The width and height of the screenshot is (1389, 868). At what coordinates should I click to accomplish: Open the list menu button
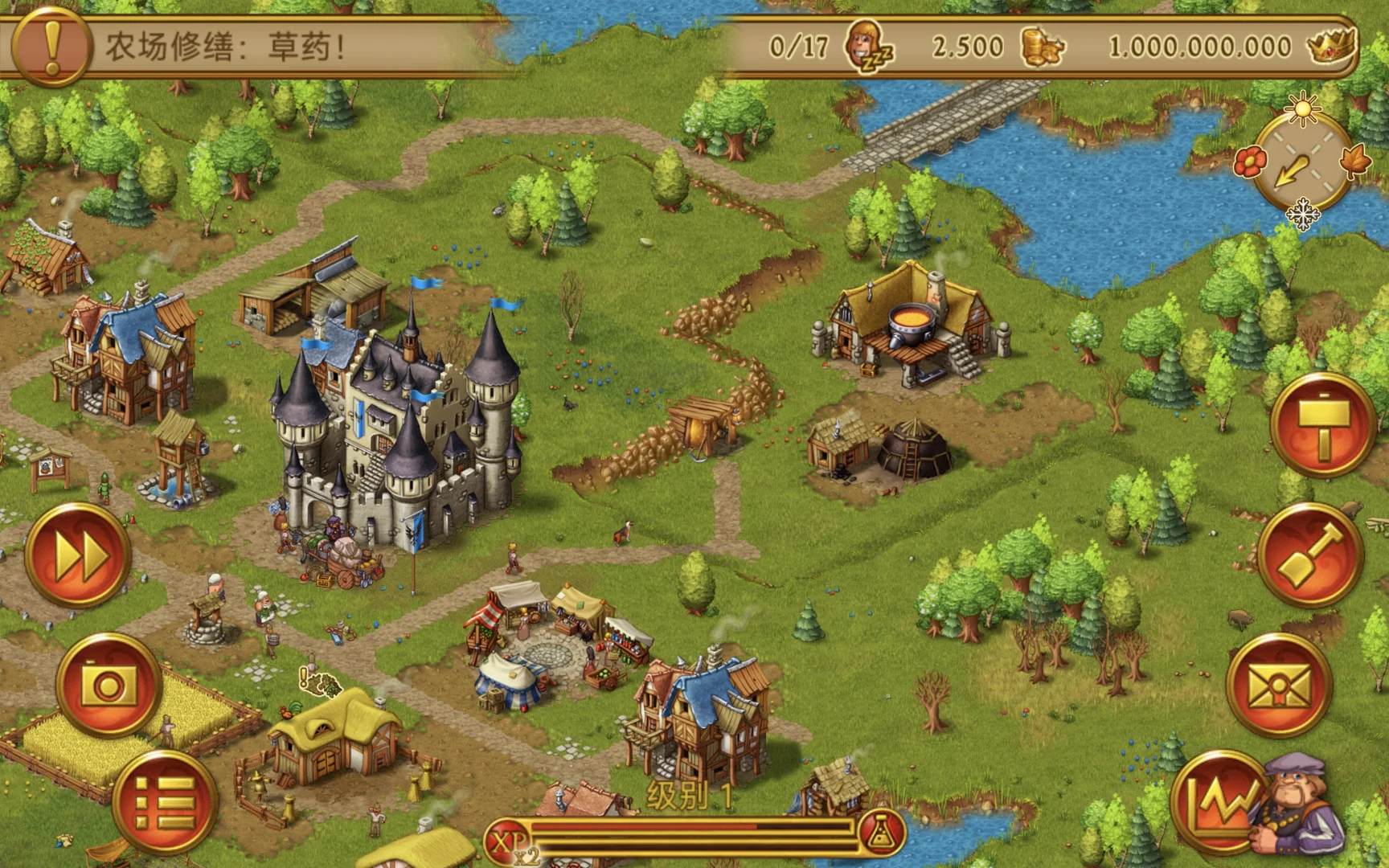click(x=164, y=802)
